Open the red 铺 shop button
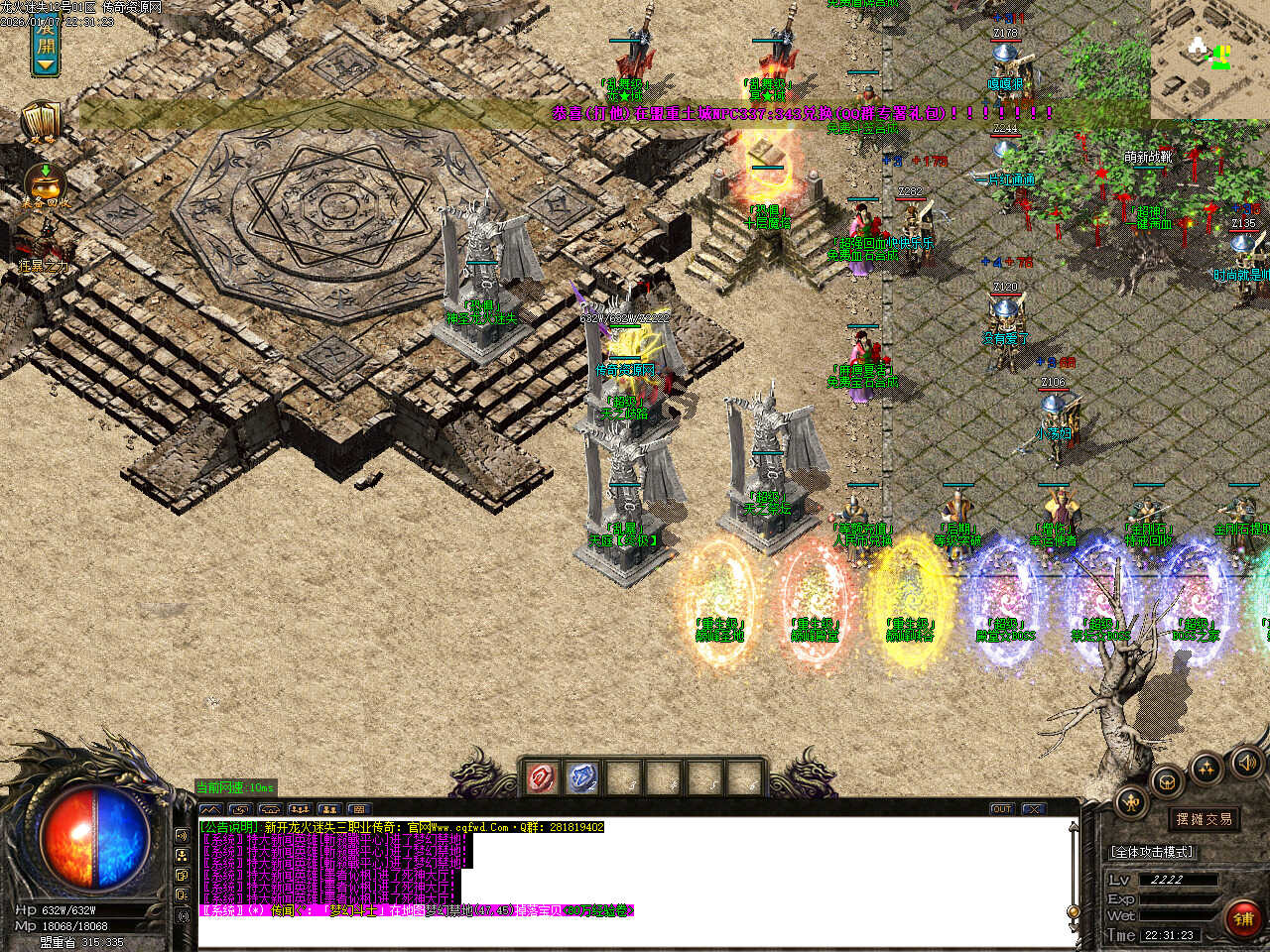Image resolution: width=1270 pixels, height=952 pixels. (x=1243, y=919)
